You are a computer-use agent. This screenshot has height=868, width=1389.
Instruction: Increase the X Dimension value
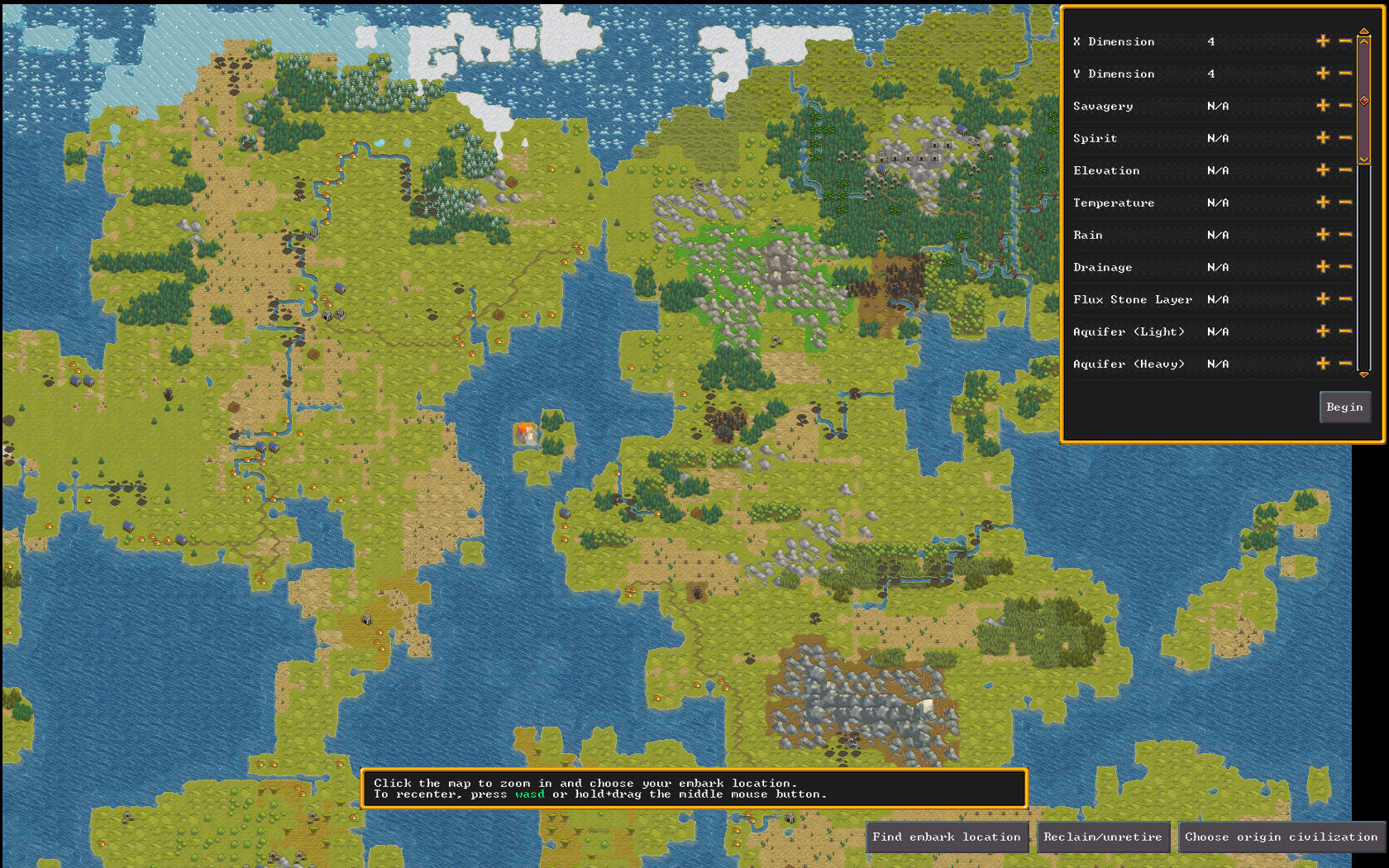point(1323,41)
